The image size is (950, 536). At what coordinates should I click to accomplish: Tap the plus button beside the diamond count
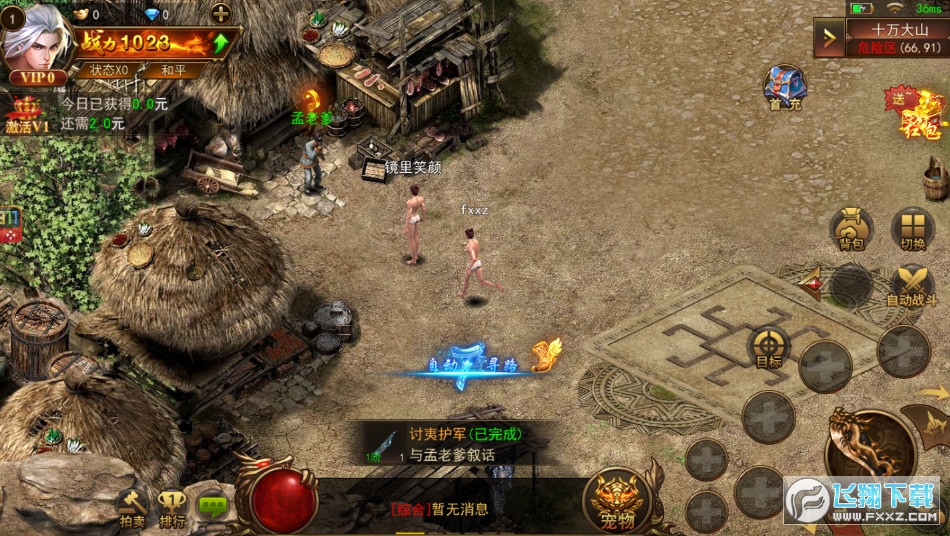221,14
